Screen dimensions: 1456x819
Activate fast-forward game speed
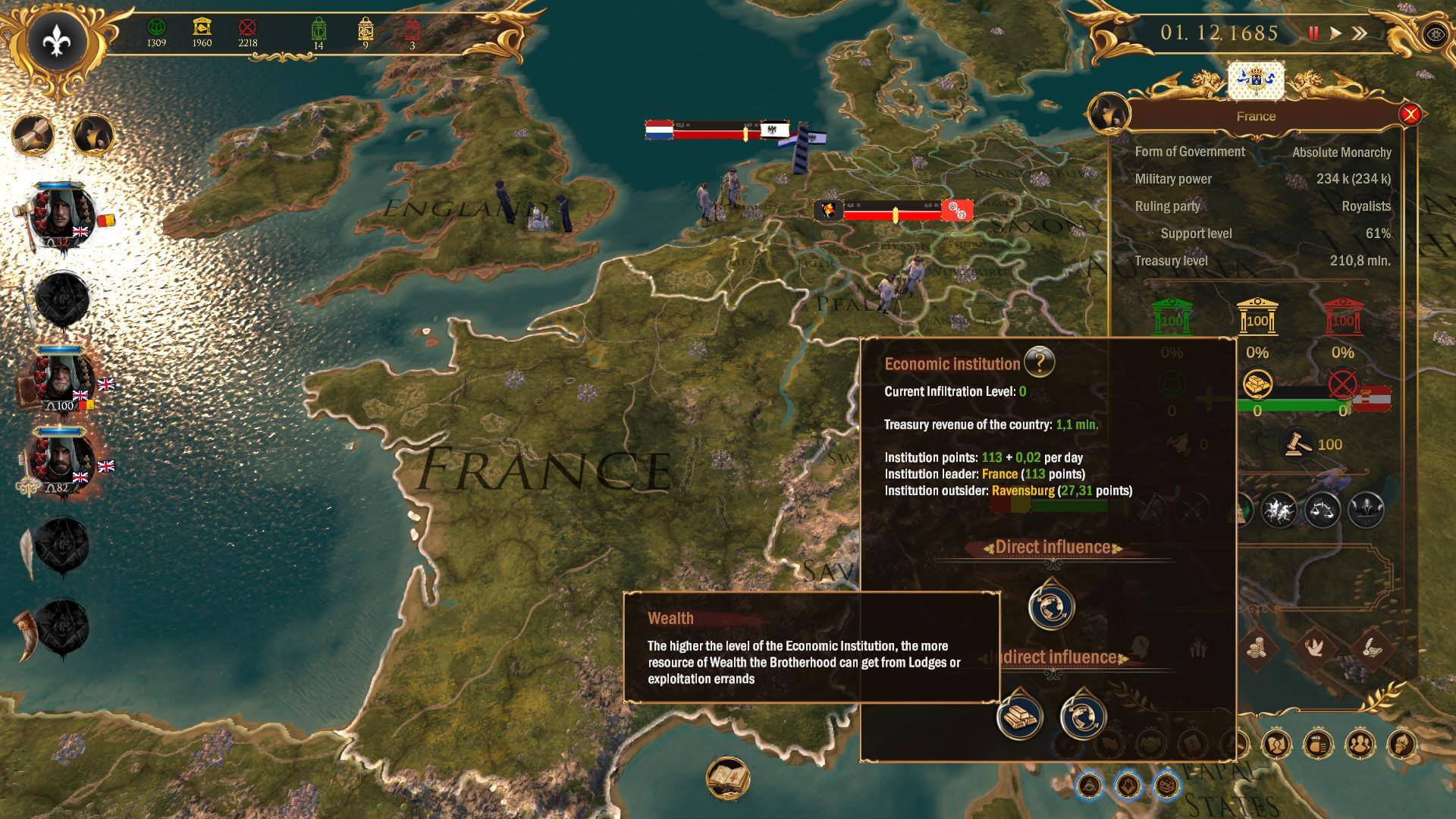tap(1360, 33)
